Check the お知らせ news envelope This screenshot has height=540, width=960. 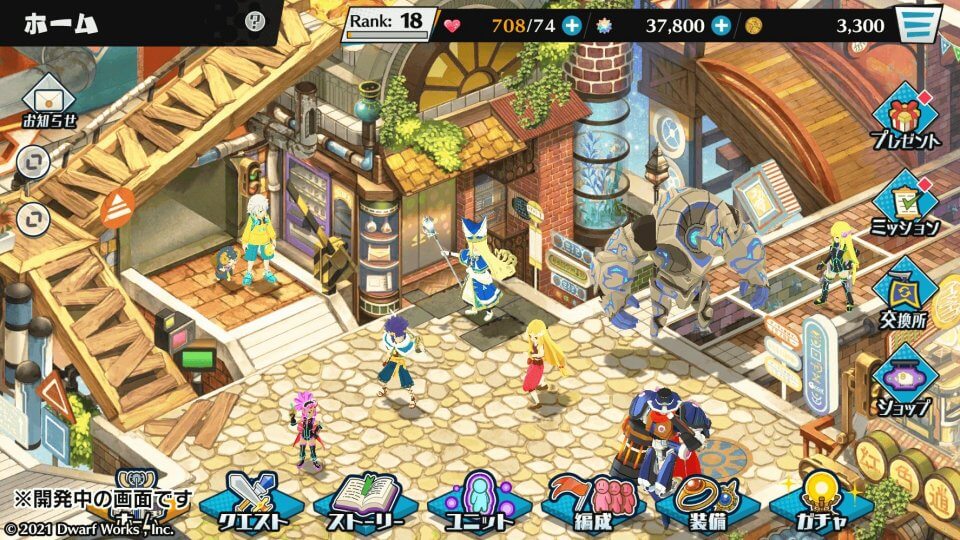pos(47,102)
